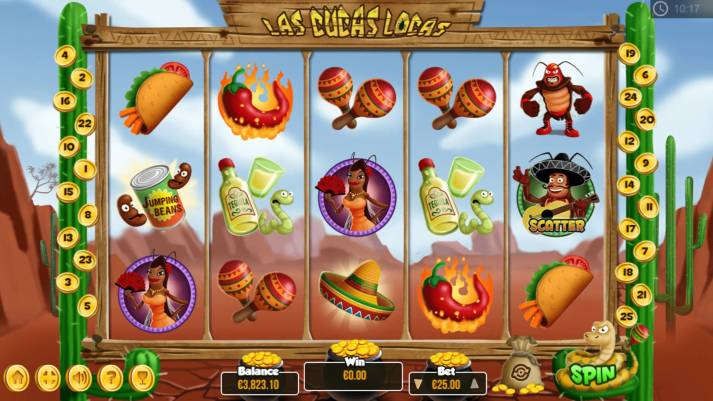Screen dimensions: 713x401
Task: Open help with the question mark coin
Action: (110, 378)
